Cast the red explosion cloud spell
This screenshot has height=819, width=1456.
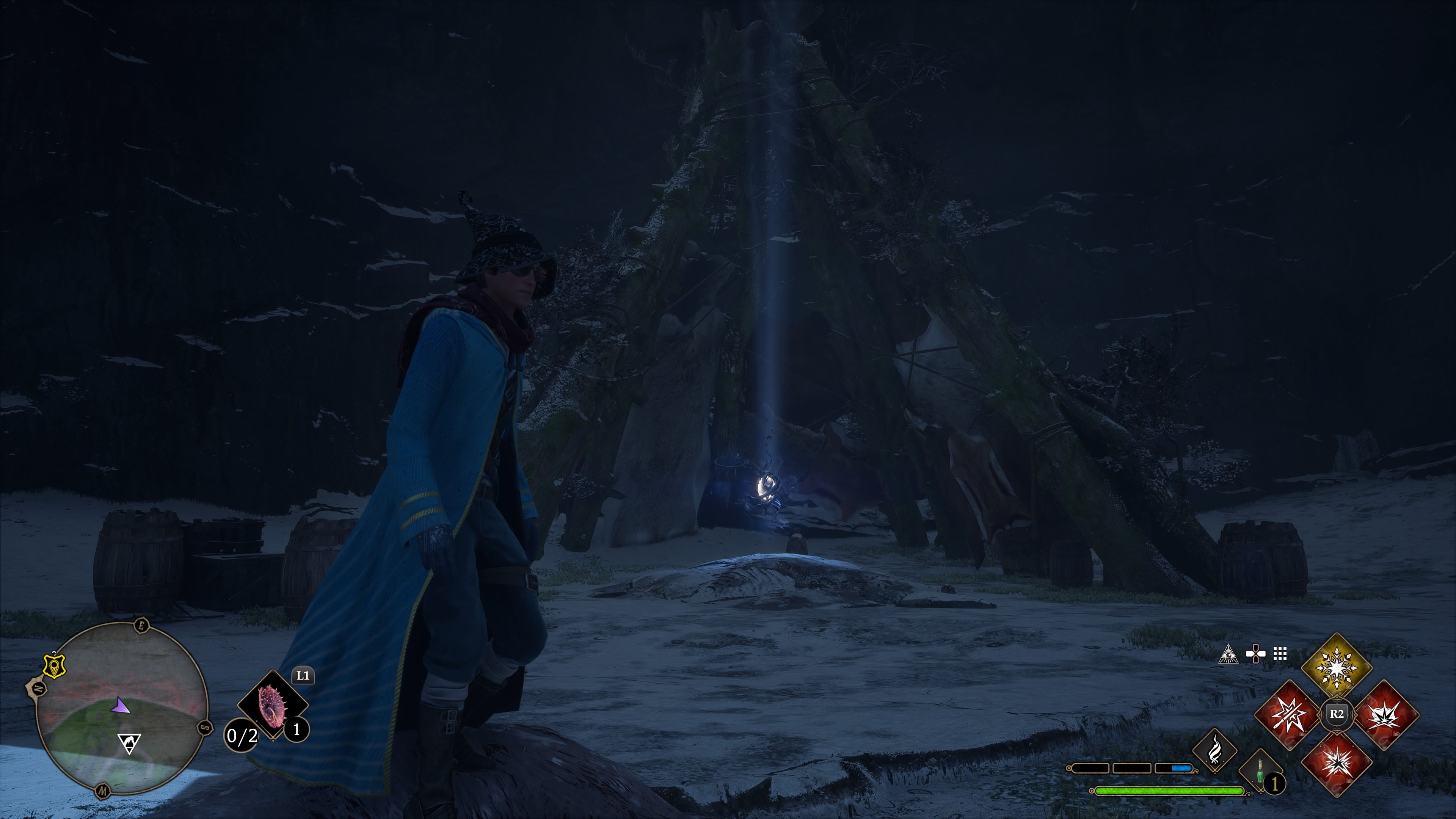[x=1385, y=714]
